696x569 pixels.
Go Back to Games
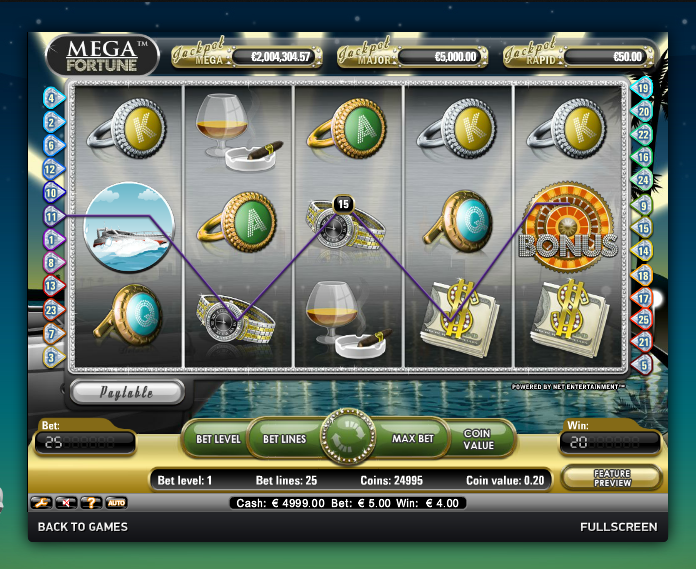[82, 527]
